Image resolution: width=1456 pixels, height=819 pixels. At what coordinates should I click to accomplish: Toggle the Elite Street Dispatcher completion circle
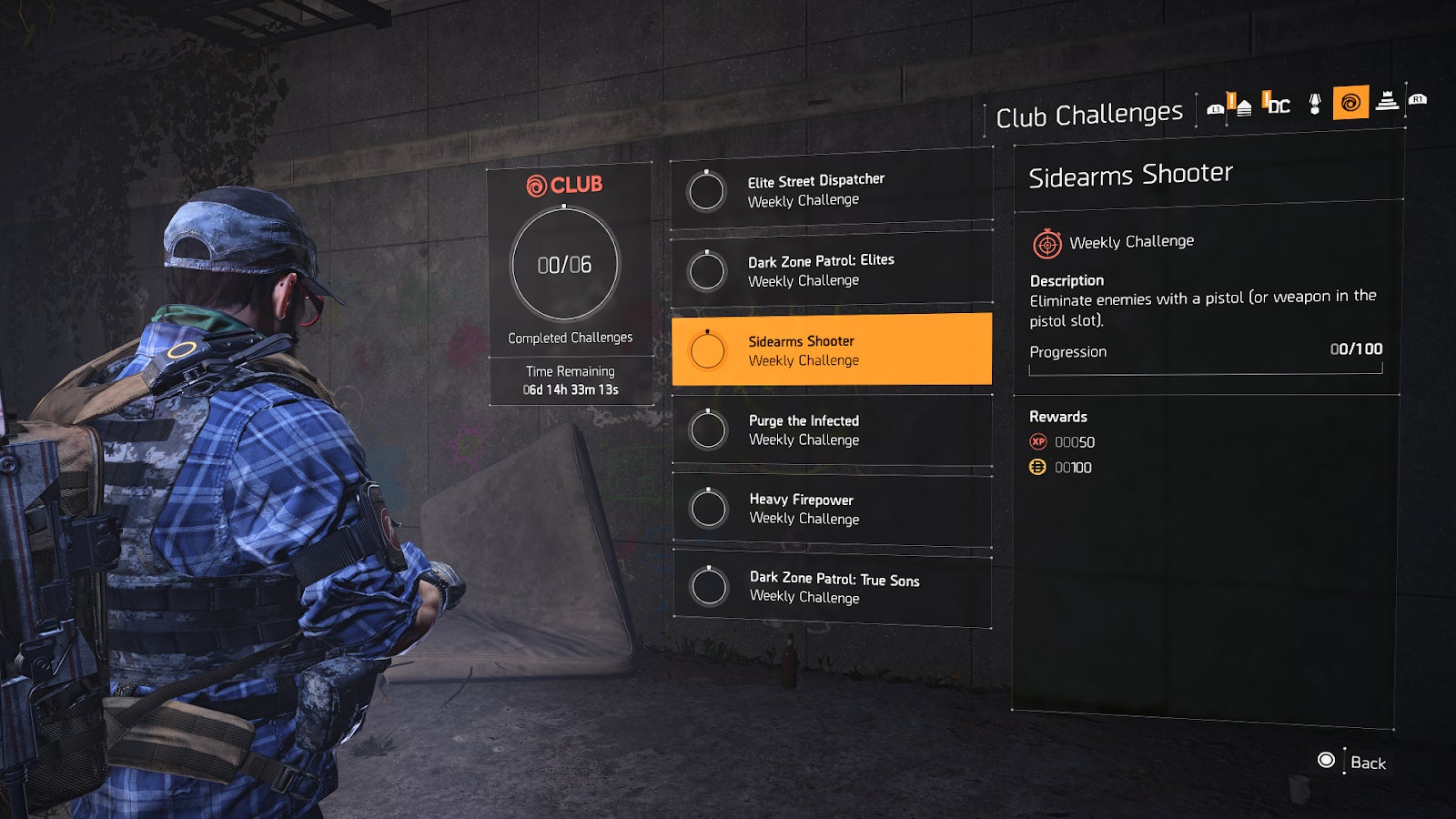pos(706,191)
